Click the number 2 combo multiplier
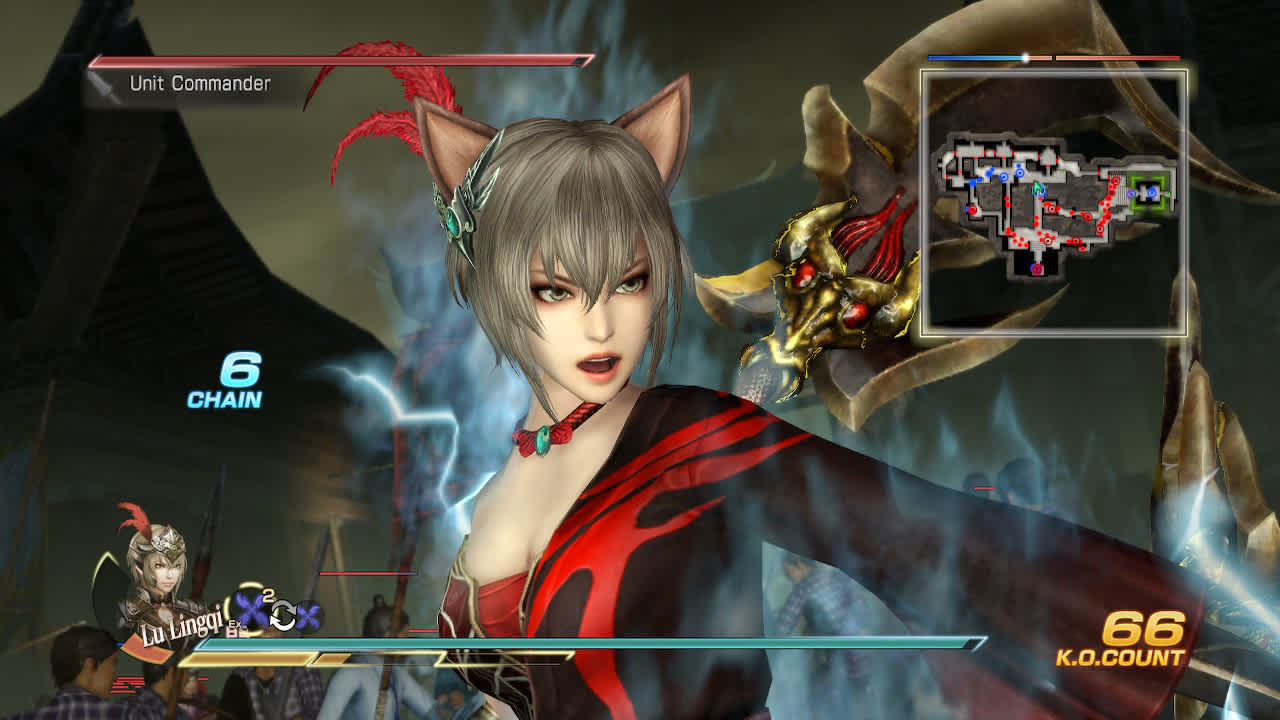 tap(267, 595)
